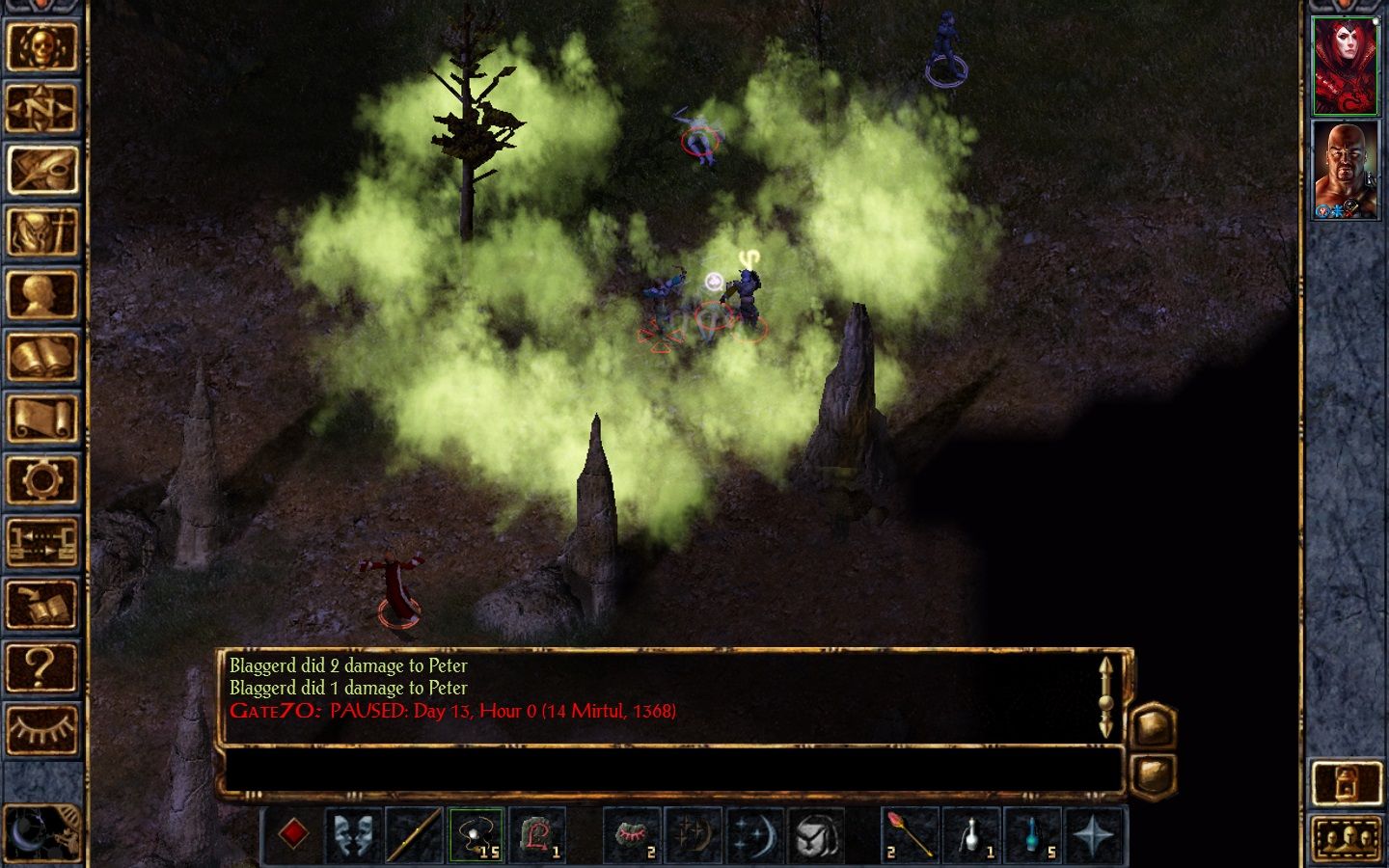The height and width of the screenshot is (868, 1389).
Task: Select the sling with 15 bullets
Action: [476, 835]
